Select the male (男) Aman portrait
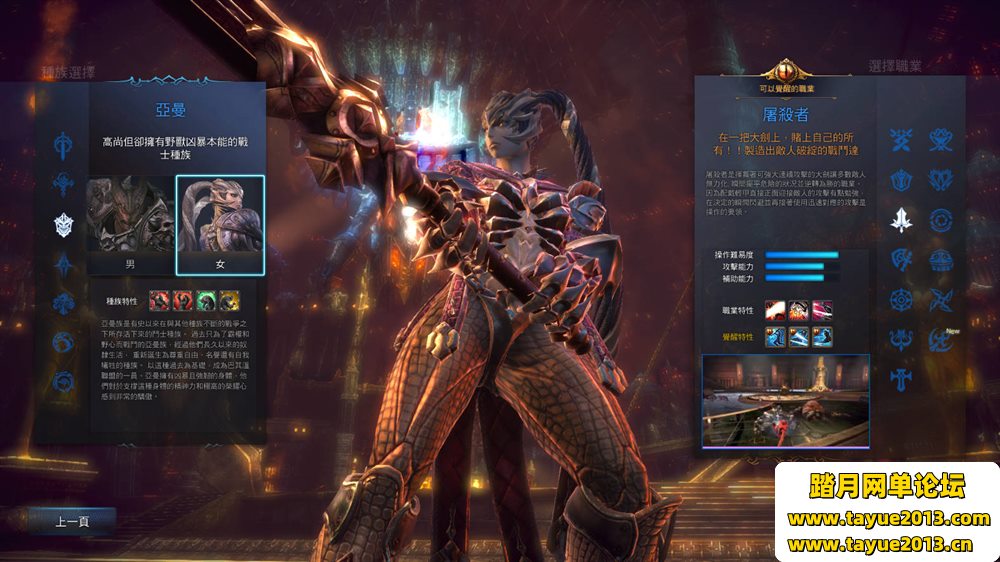This screenshot has width=1000, height=562. click(129, 224)
